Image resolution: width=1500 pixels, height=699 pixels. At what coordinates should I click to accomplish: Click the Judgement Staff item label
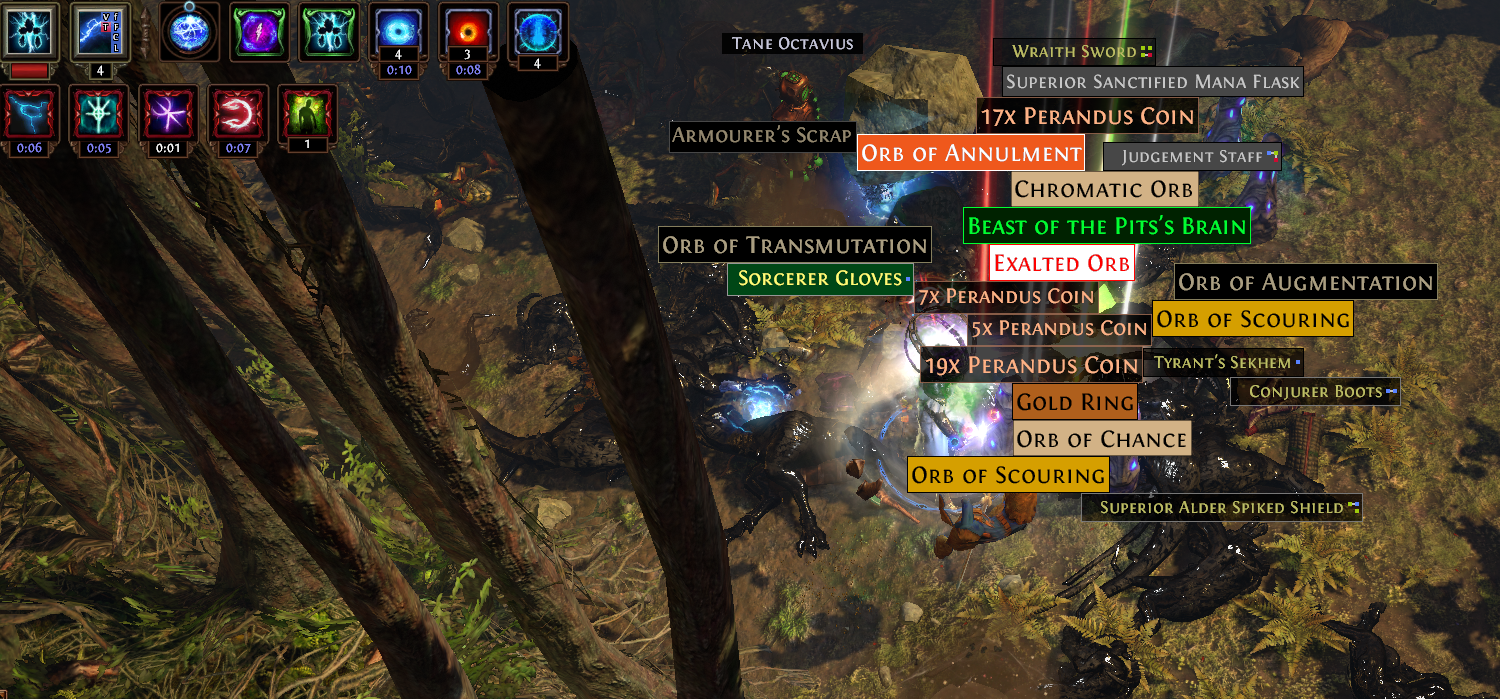tap(1192, 157)
